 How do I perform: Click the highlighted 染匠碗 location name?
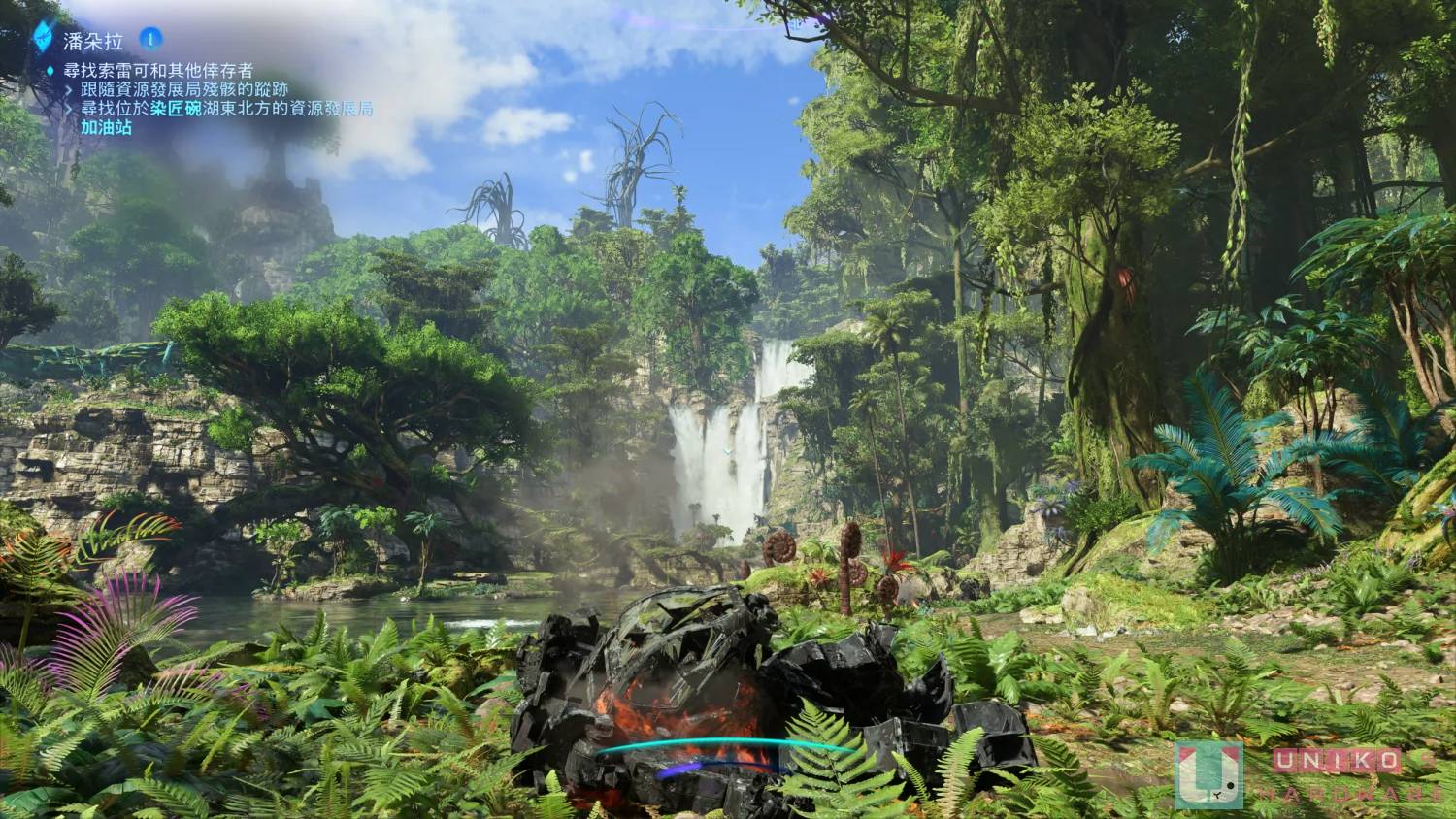pos(176,109)
